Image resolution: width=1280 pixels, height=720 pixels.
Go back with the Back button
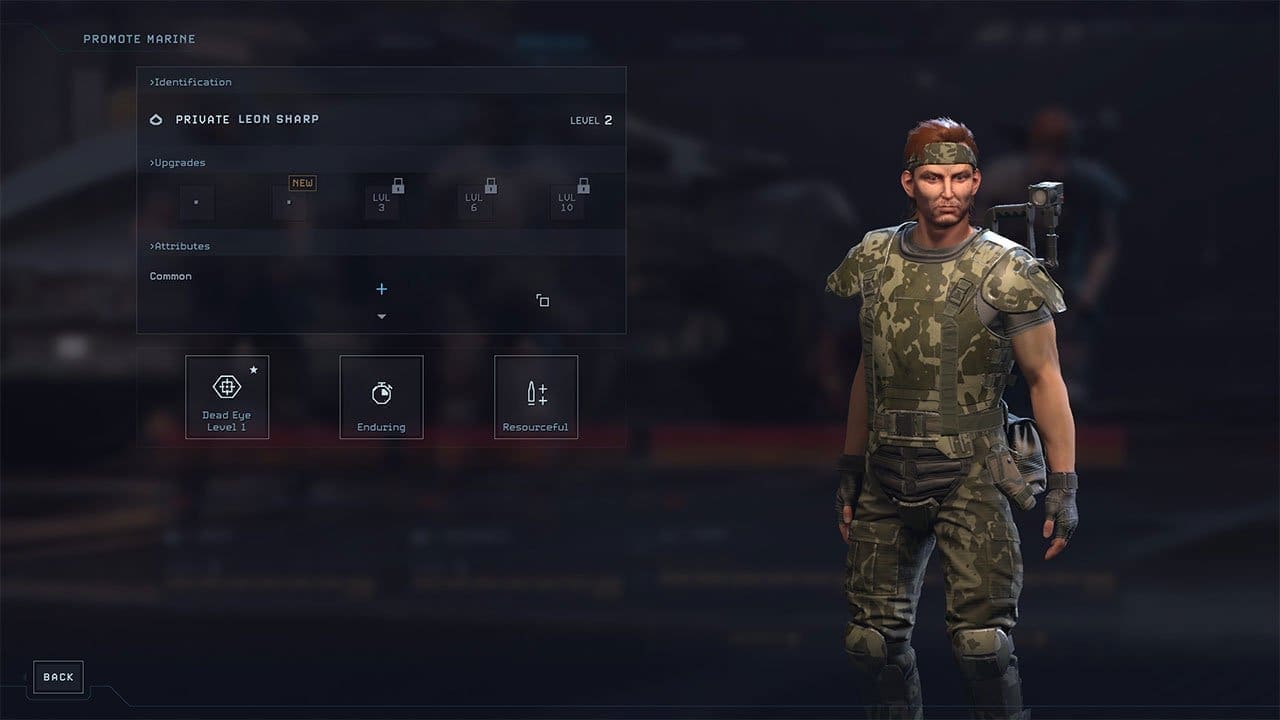pyautogui.click(x=58, y=677)
